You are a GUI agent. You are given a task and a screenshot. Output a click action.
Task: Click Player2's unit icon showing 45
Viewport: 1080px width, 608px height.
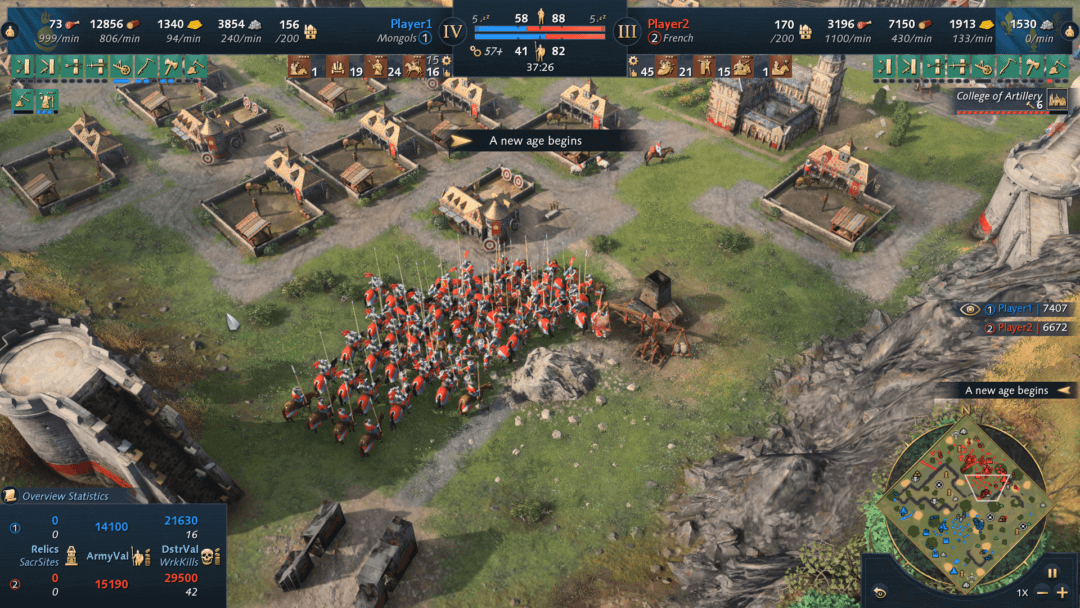[x=666, y=68]
